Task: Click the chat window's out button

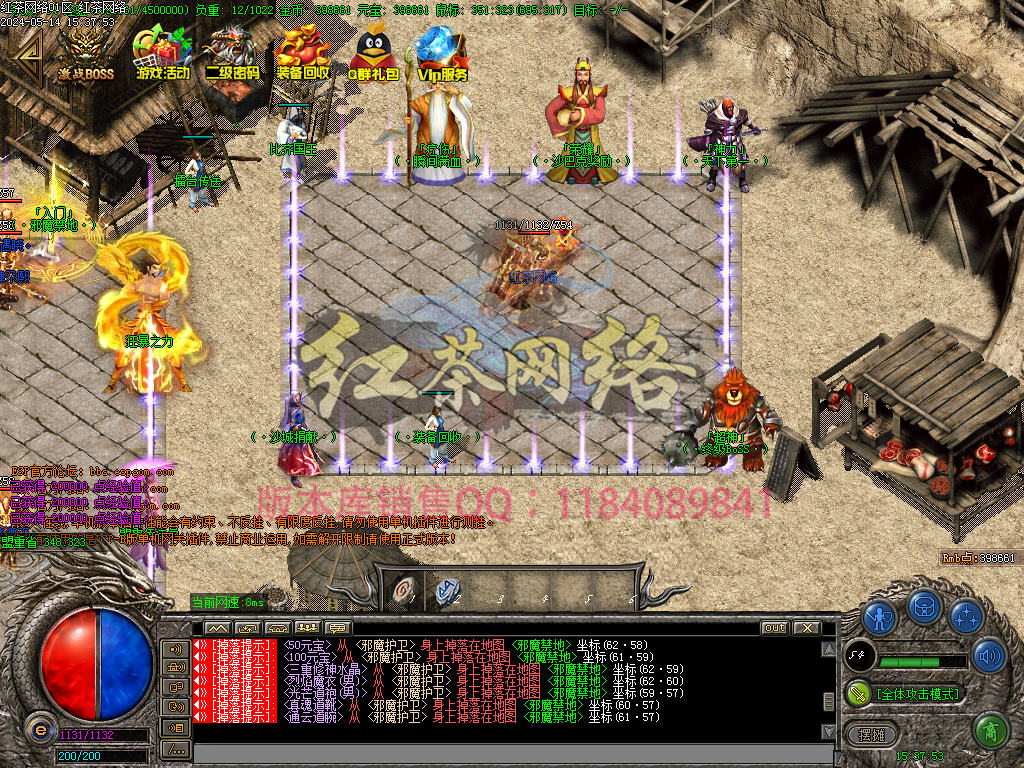Action: pyautogui.click(x=774, y=628)
